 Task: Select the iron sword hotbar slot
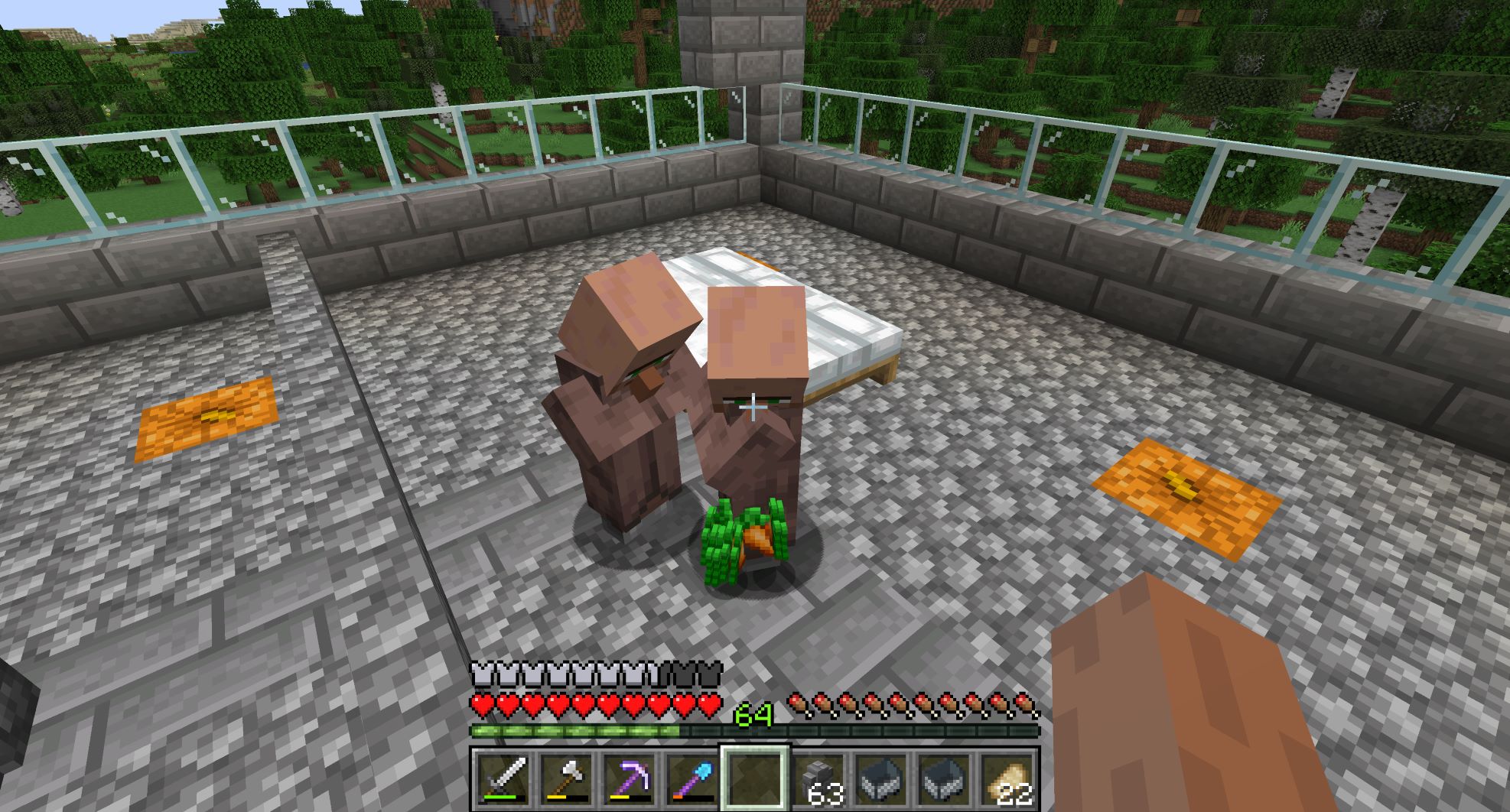point(503,779)
